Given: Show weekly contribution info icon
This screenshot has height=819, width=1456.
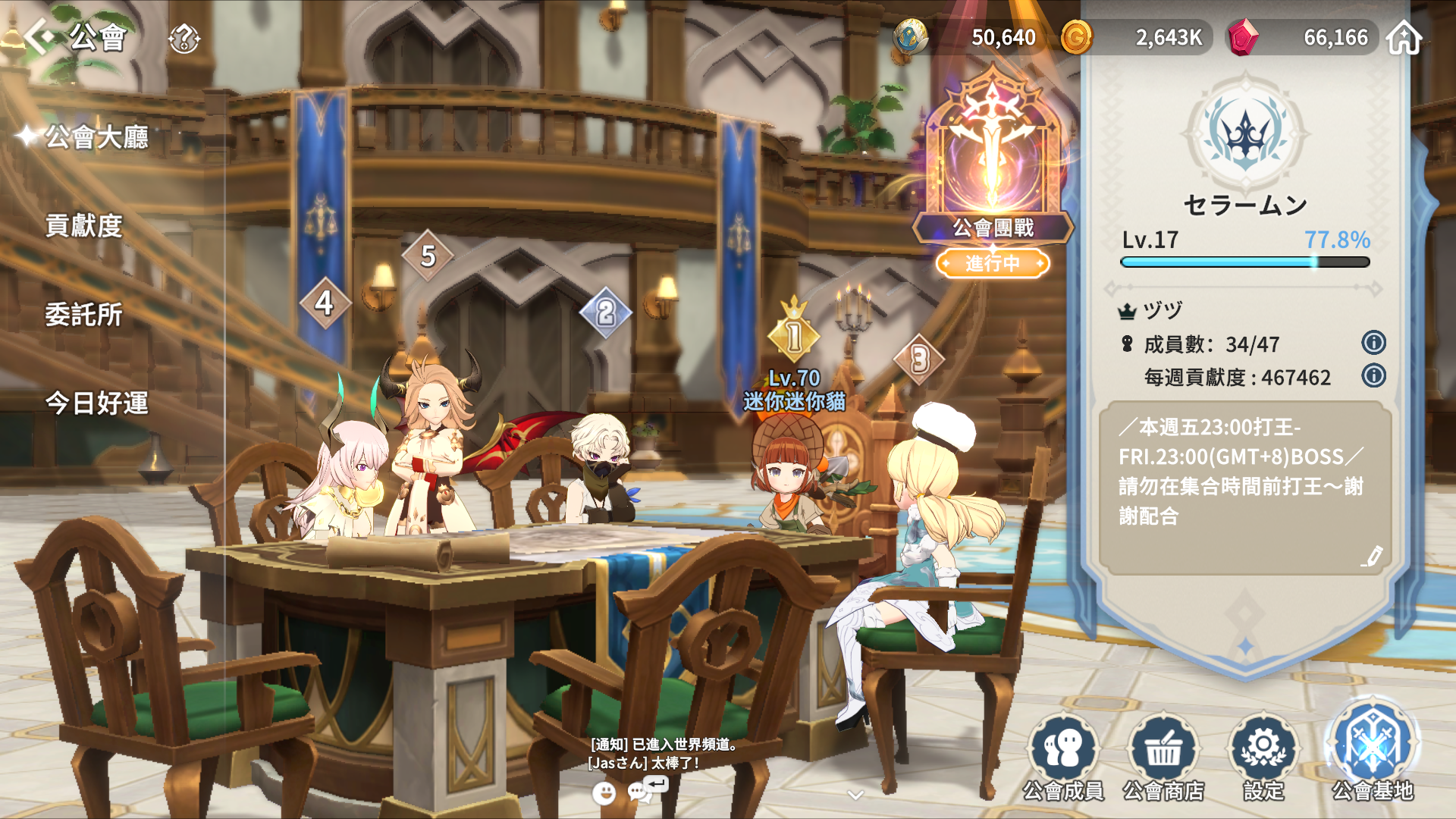Looking at the screenshot, I should (x=1373, y=376).
